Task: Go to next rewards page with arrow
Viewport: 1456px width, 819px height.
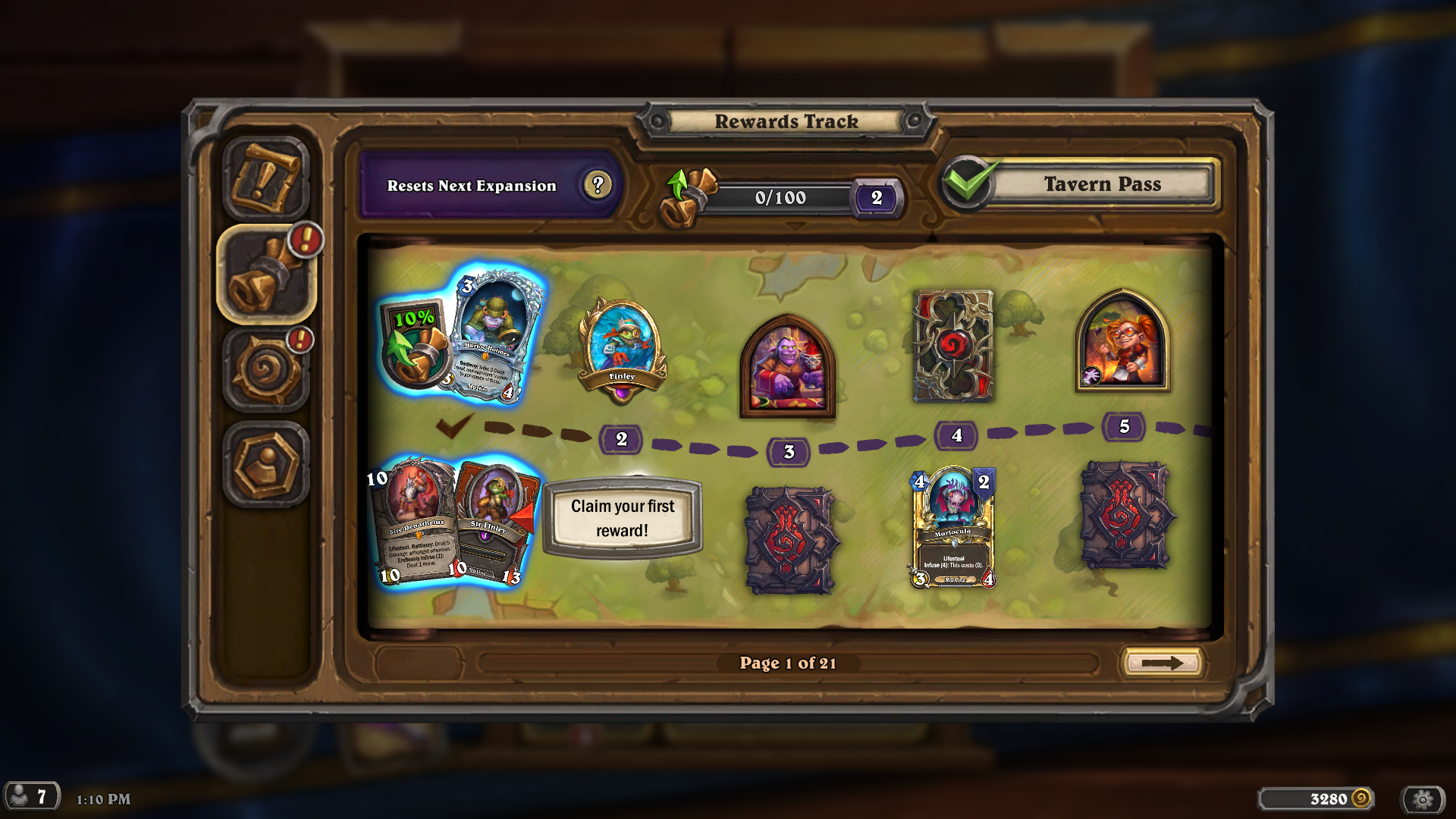Action: tap(1162, 662)
